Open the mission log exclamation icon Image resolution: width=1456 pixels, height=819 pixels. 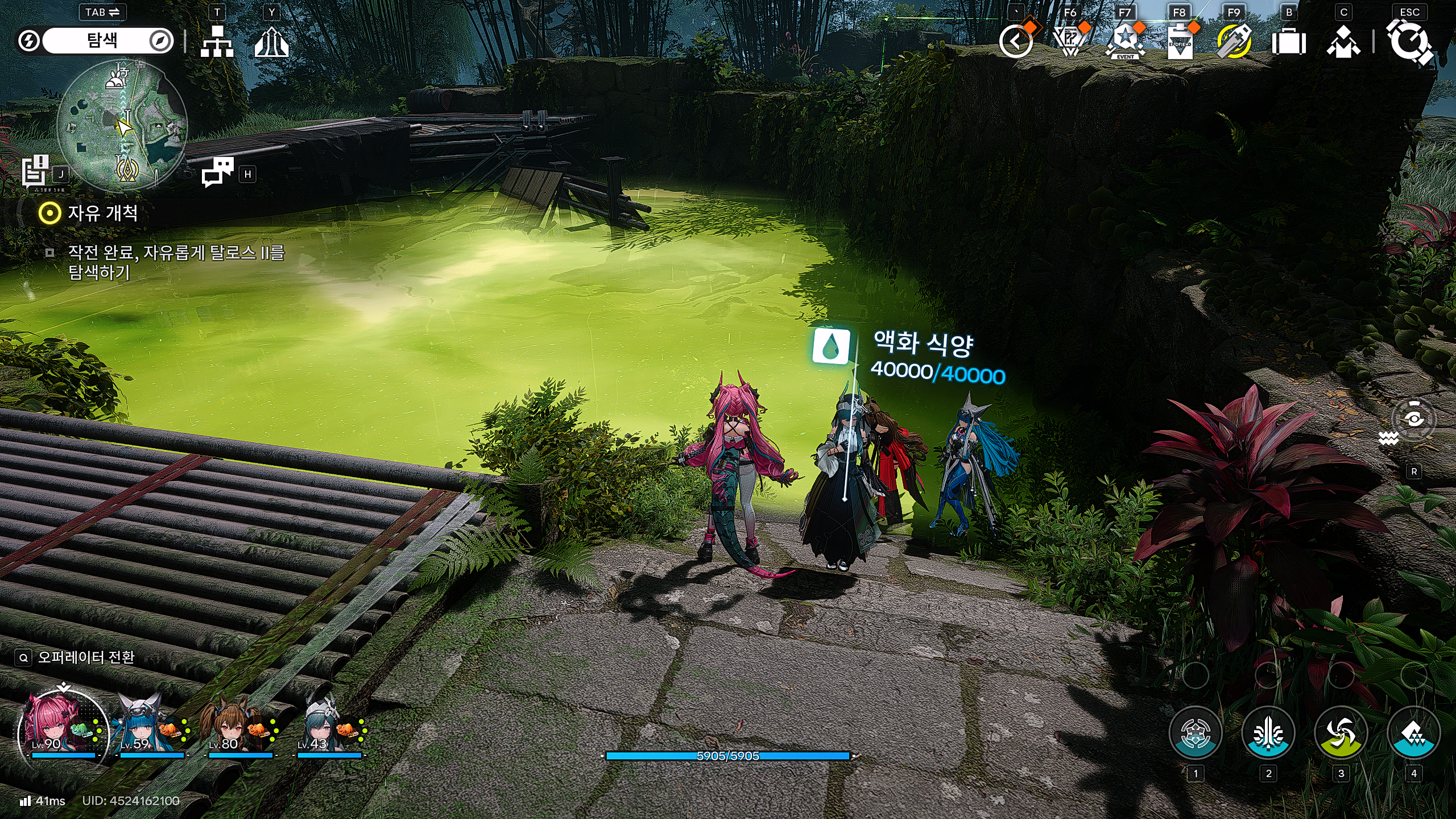click(35, 170)
